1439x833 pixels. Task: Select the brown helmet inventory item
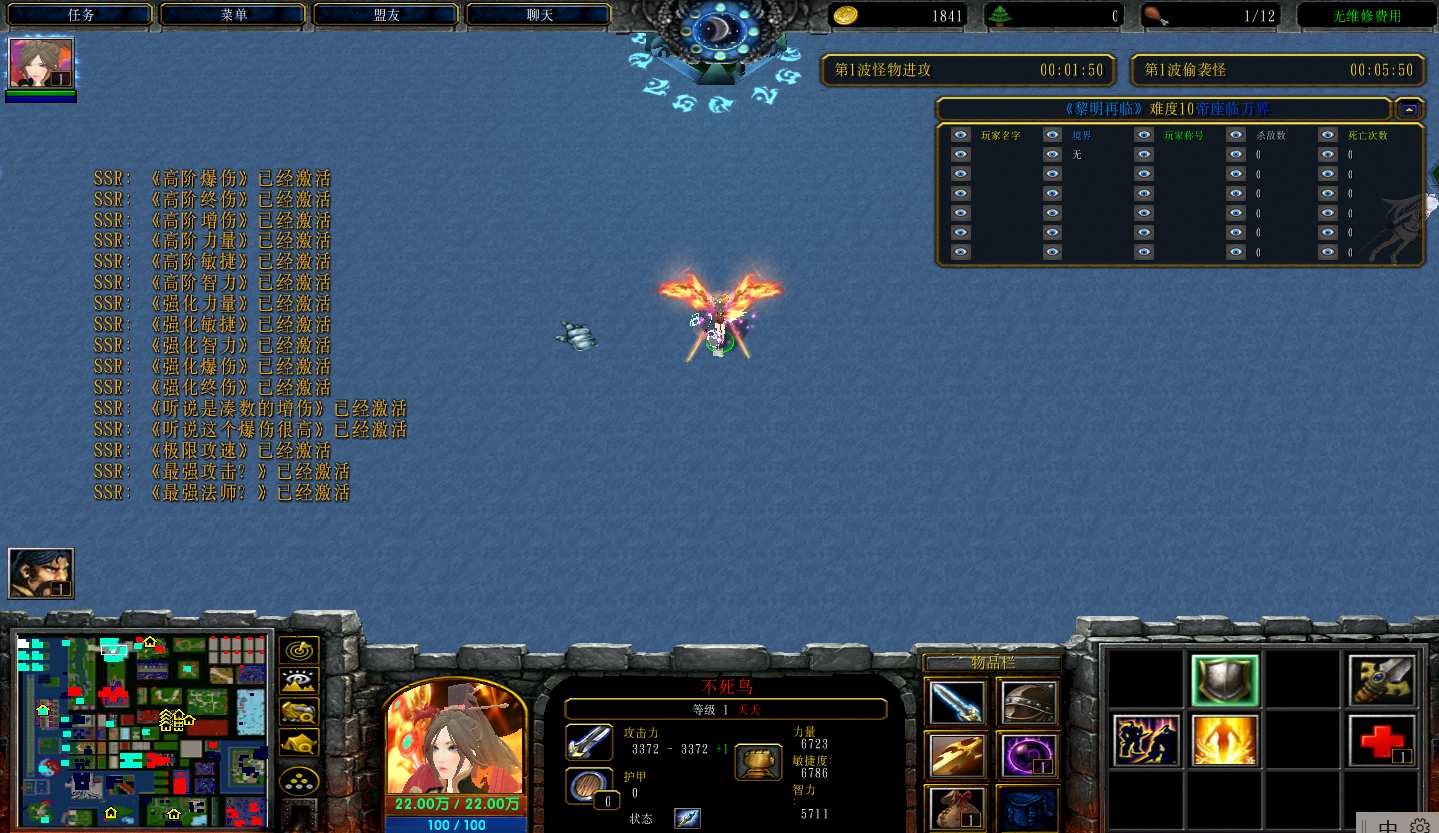pyautogui.click(x=1030, y=703)
